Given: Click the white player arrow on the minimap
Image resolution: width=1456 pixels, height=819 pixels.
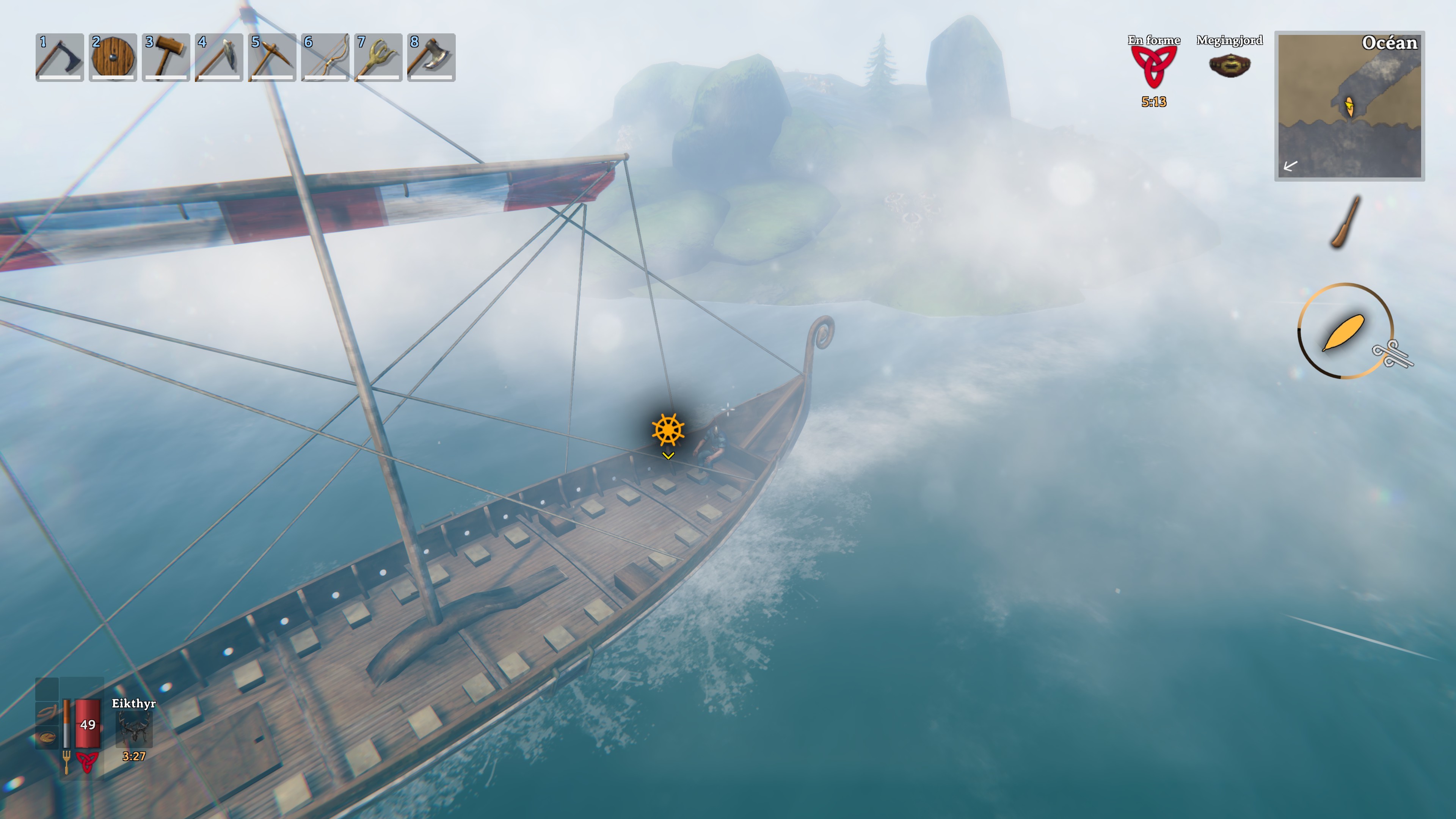Looking at the screenshot, I should pos(1290,166).
